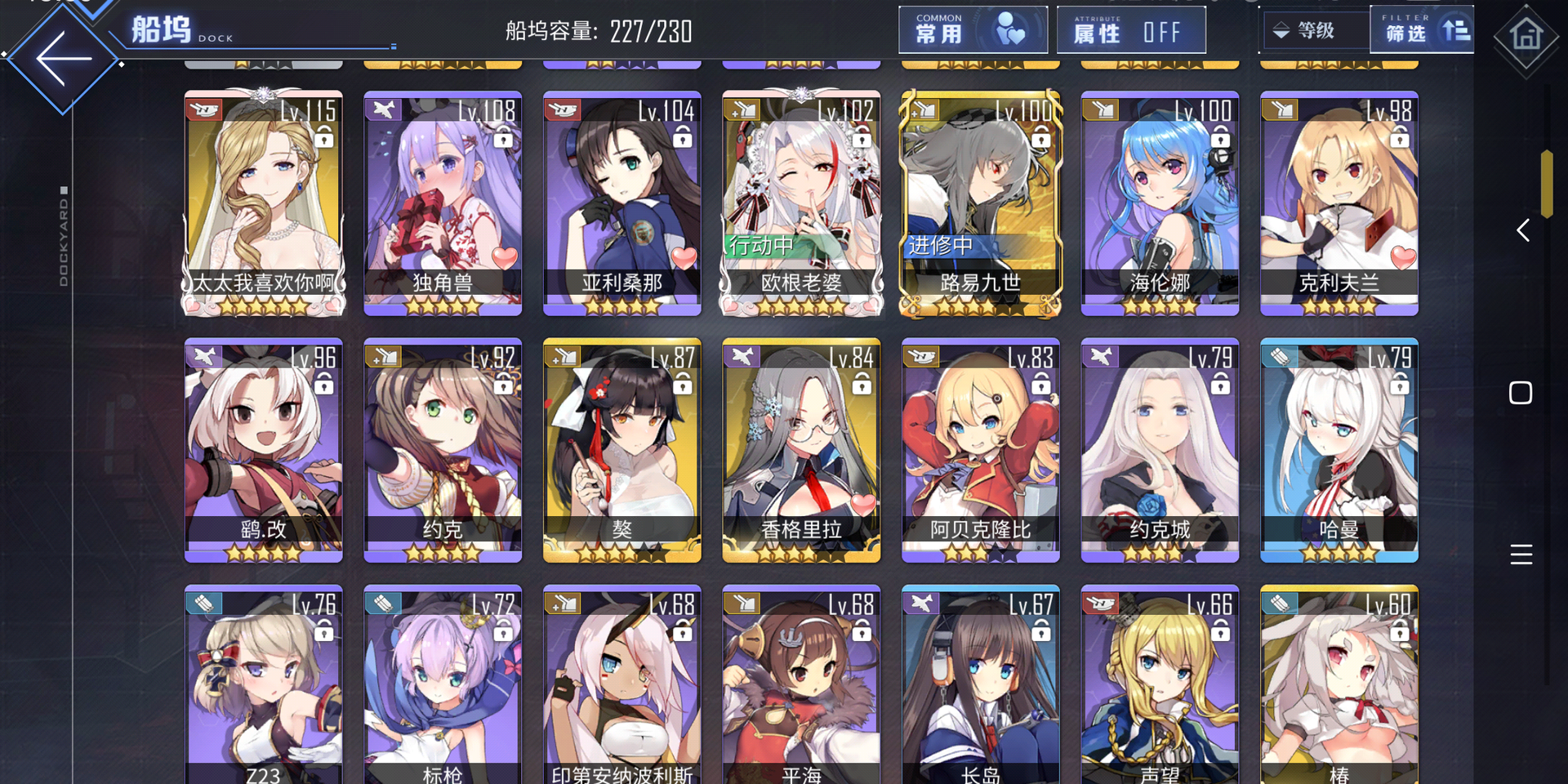The width and height of the screenshot is (1568, 784).
Task: Toggle the 属性 attribute display
Action: click(1130, 31)
